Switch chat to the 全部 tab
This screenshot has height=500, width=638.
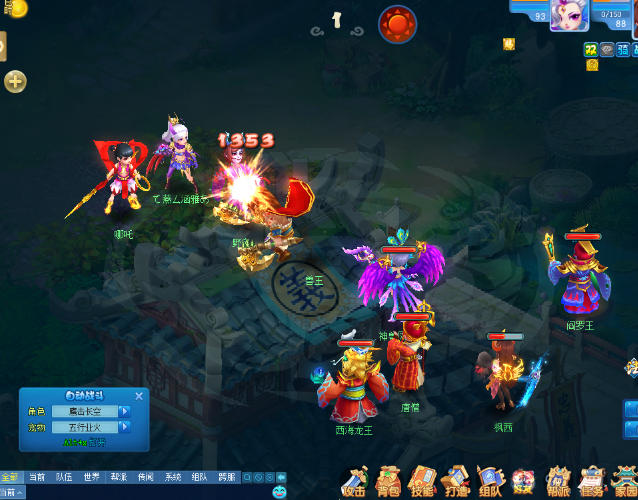point(10,477)
